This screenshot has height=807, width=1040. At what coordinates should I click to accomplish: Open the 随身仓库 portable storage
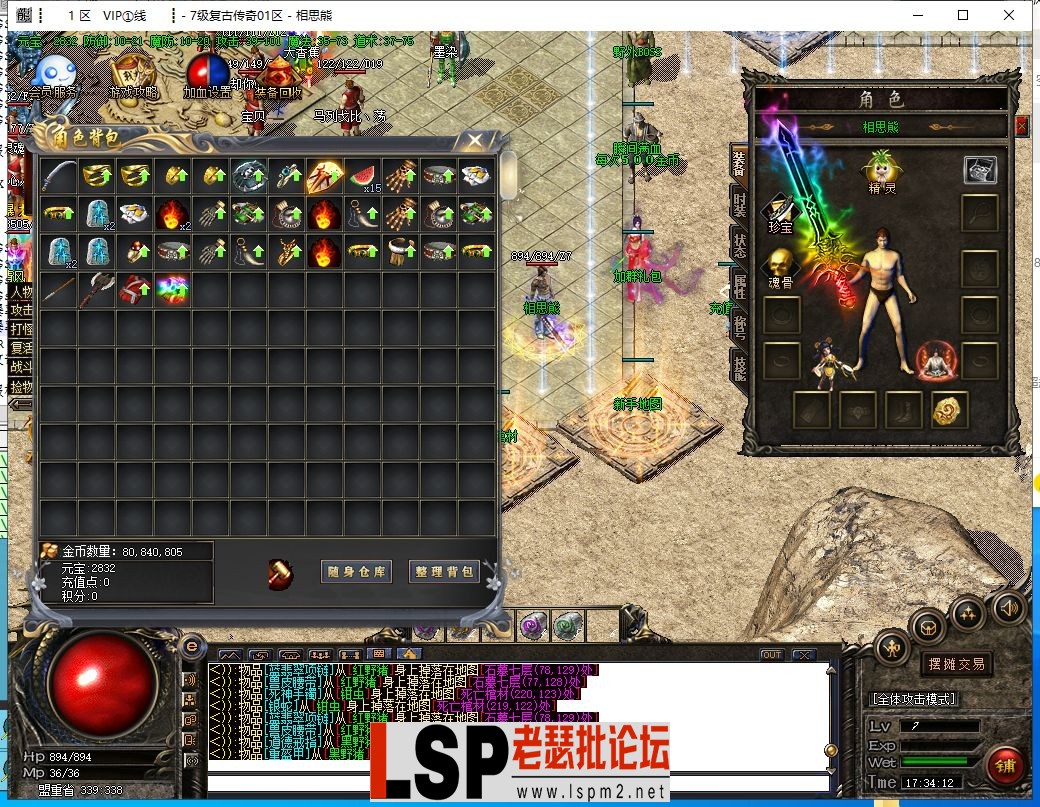point(355,571)
